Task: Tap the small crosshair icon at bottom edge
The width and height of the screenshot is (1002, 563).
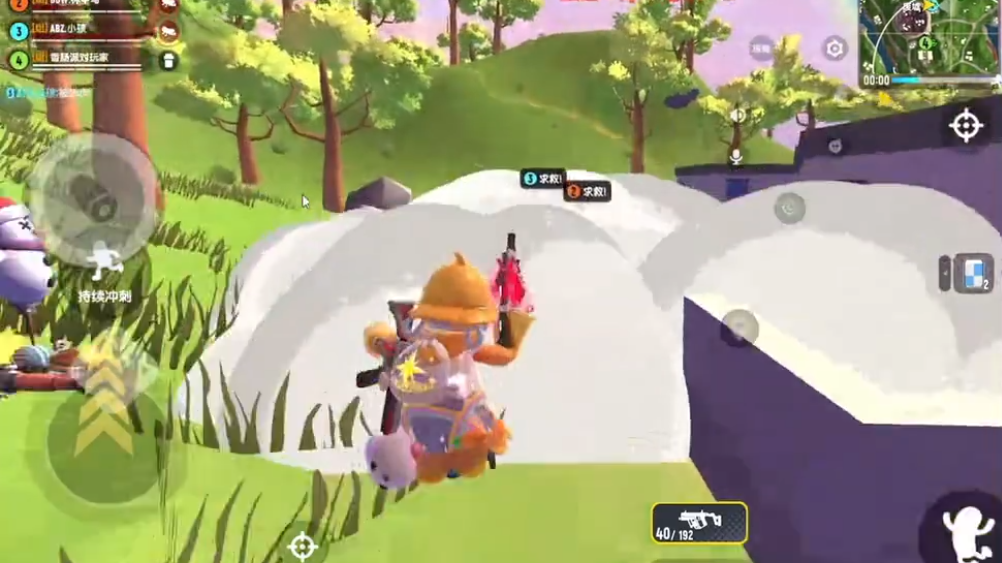Action: click(302, 546)
